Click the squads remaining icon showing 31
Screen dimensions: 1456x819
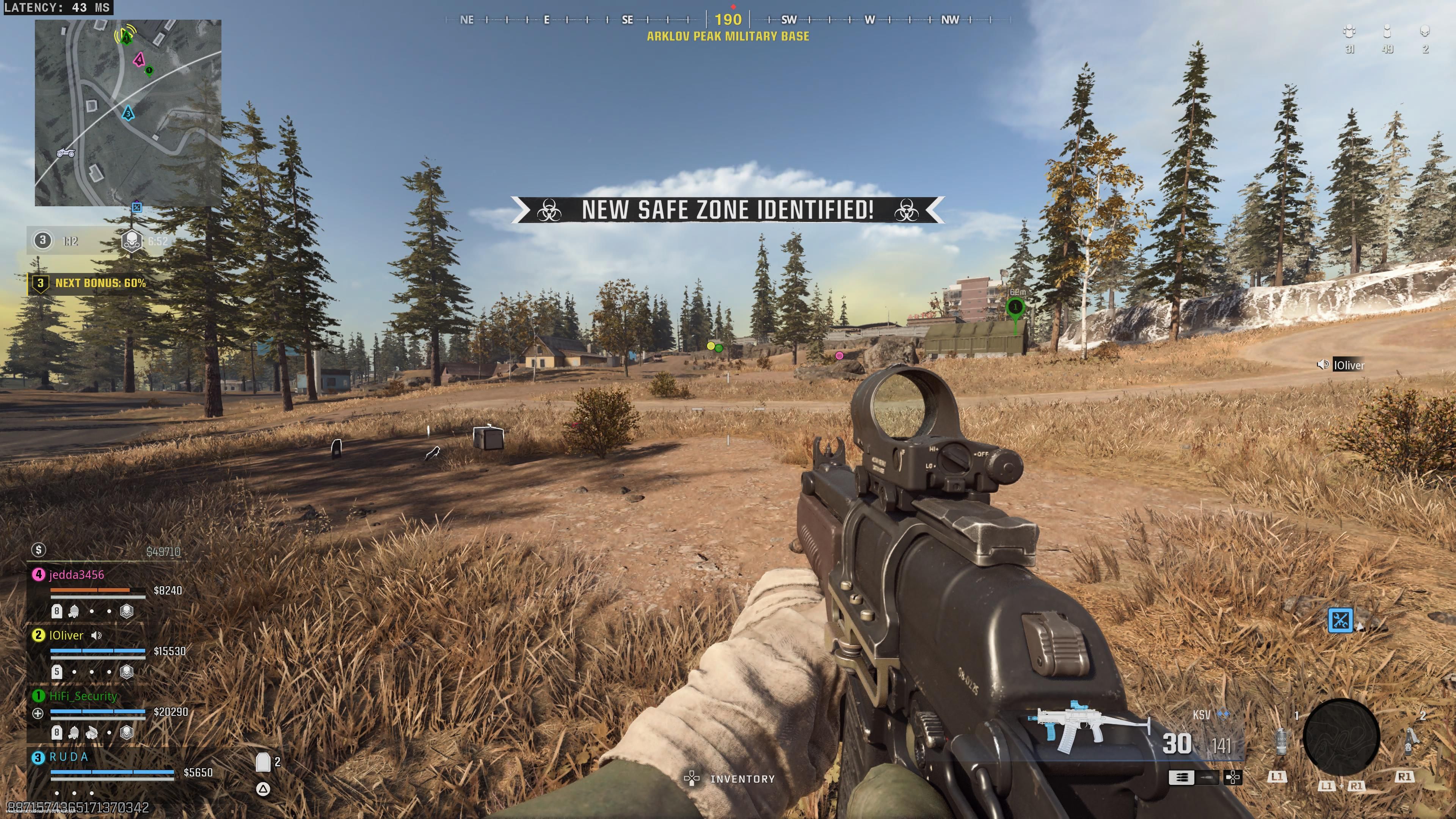point(1350,31)
